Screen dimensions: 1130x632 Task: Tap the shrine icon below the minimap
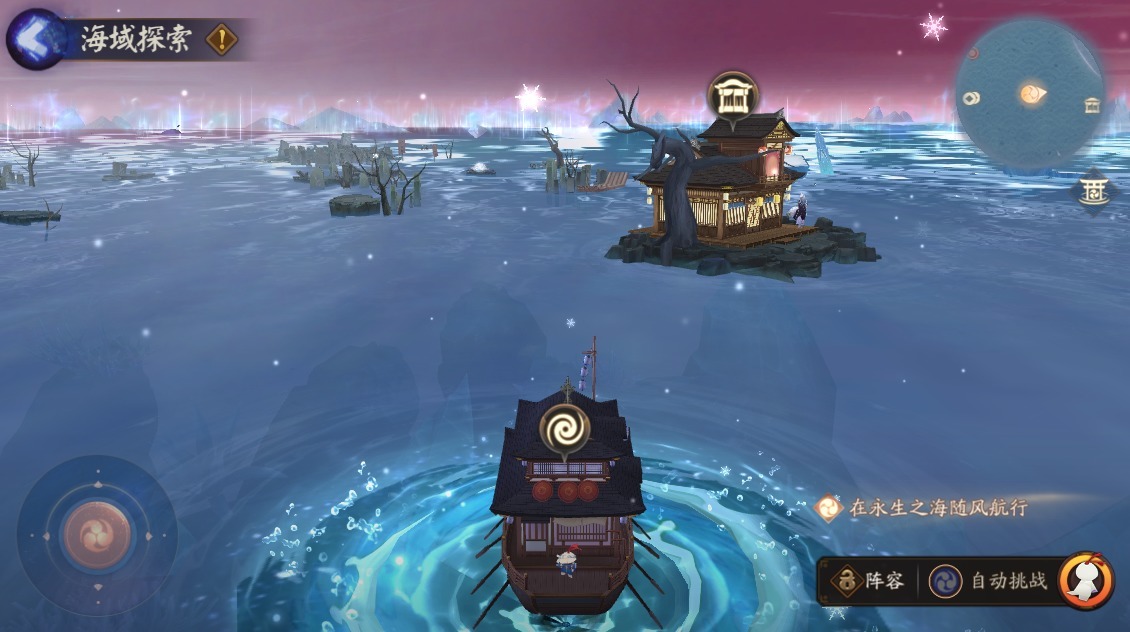tap(1093, 190)
